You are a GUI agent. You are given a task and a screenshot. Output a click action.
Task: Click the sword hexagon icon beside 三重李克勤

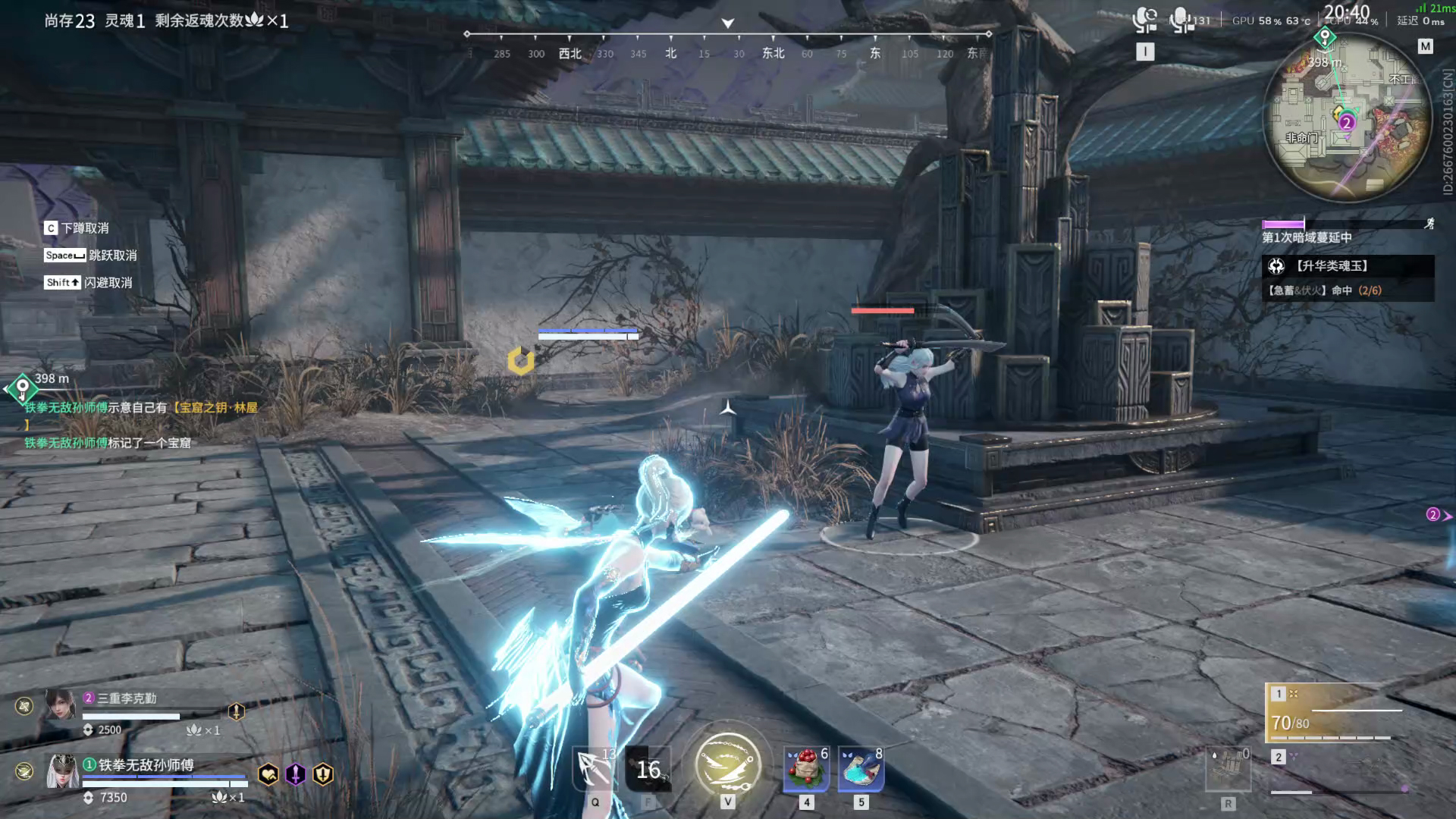[237, 711]
